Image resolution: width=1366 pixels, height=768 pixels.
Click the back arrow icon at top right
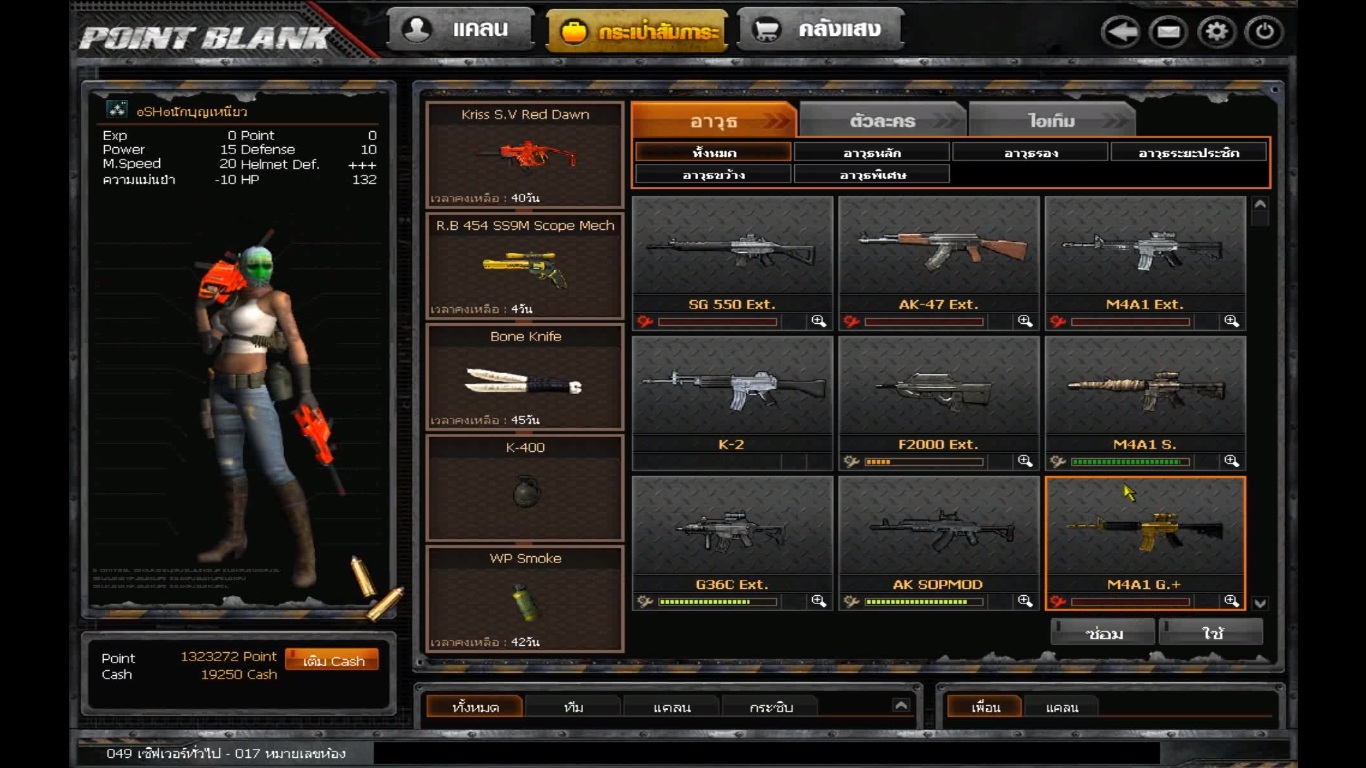[1120, 31]
